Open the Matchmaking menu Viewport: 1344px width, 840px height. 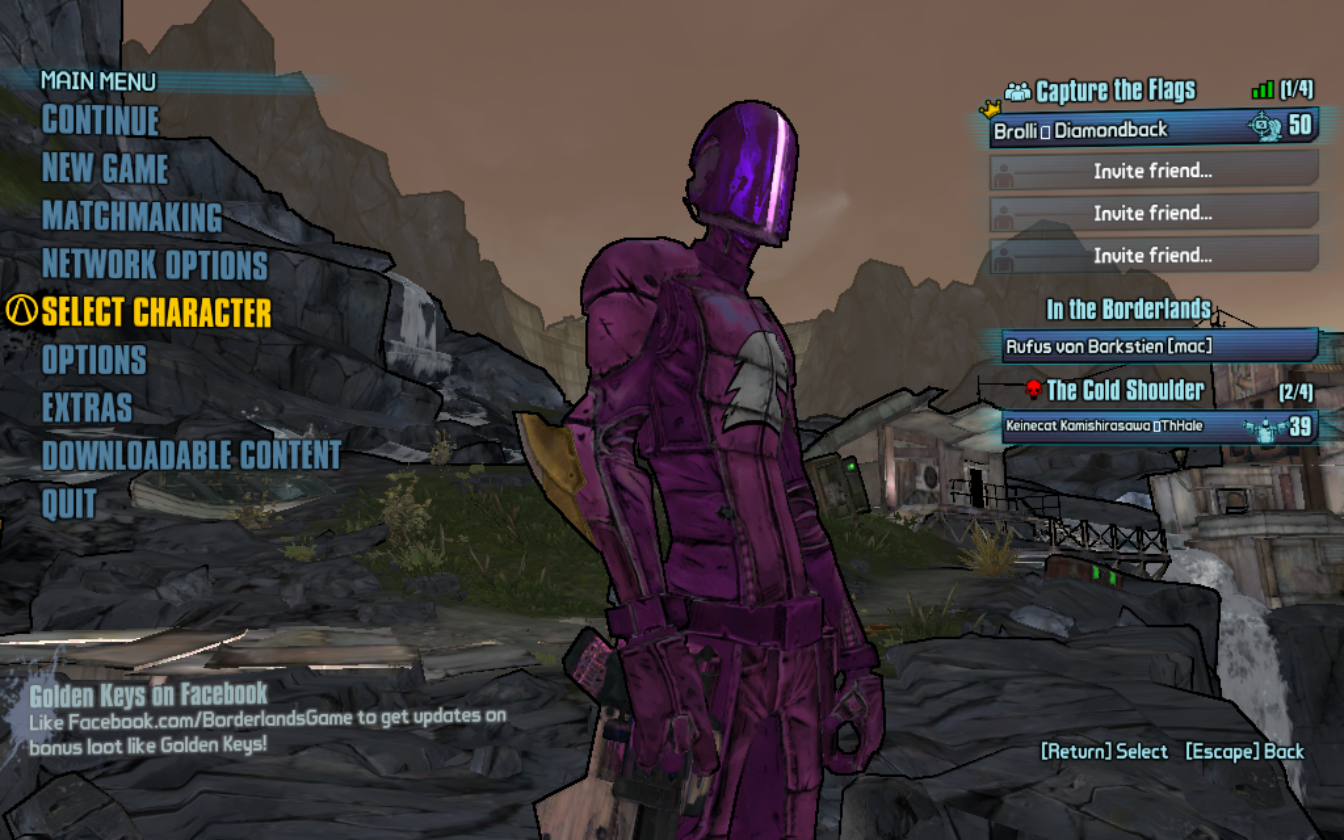point(132,217)
